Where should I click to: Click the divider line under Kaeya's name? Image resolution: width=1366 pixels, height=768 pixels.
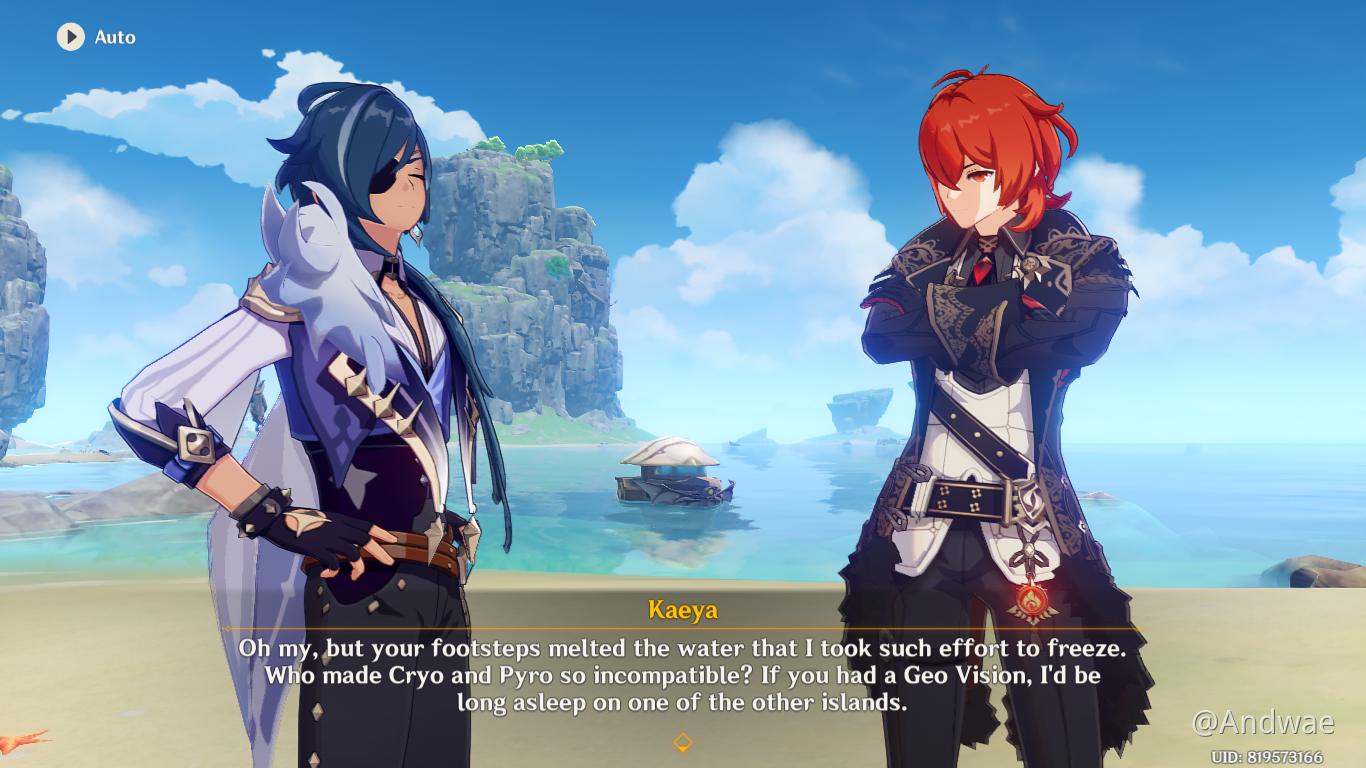click(683, 624)
